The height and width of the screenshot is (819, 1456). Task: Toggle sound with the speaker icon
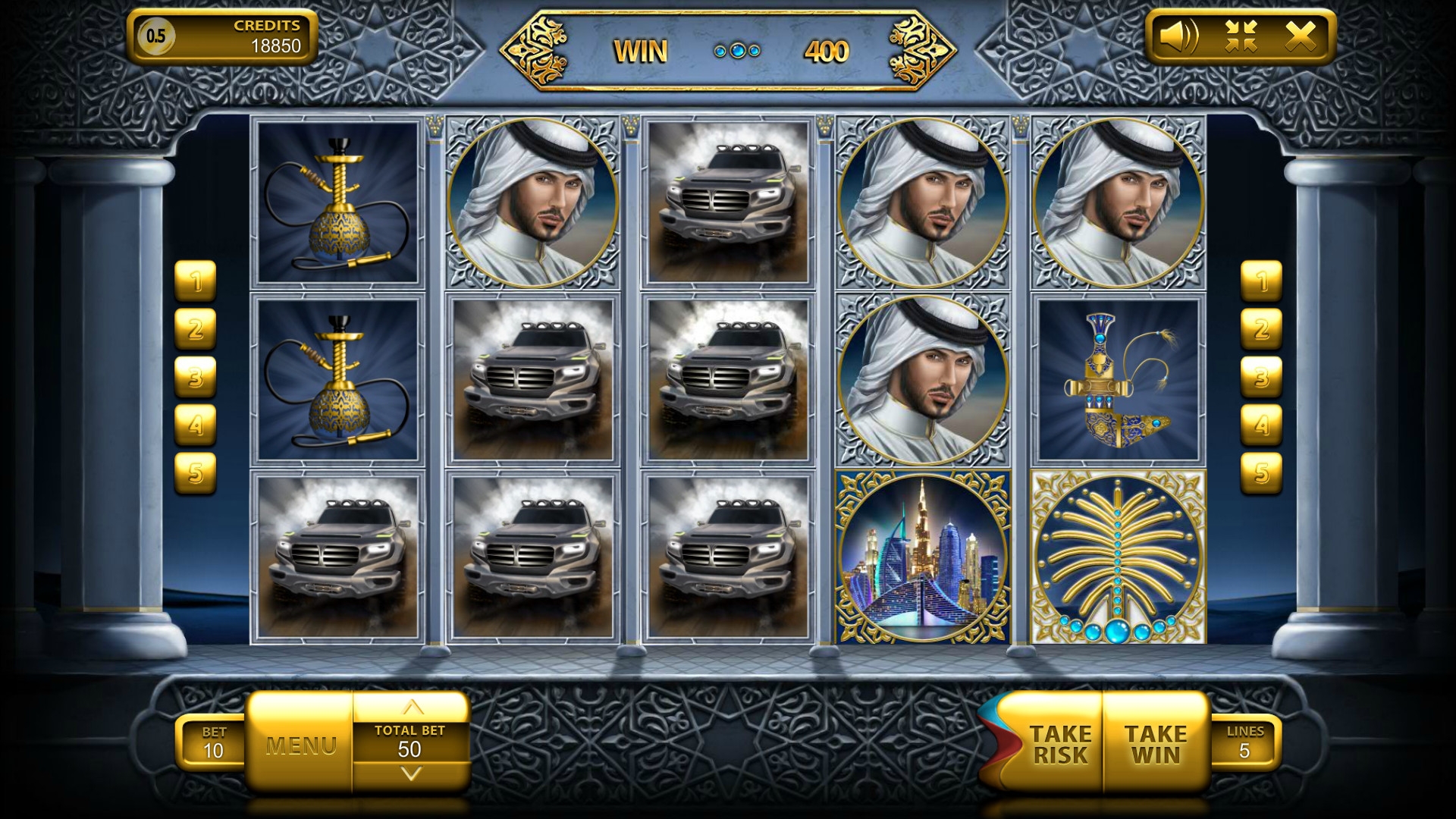pos(1179,36)
